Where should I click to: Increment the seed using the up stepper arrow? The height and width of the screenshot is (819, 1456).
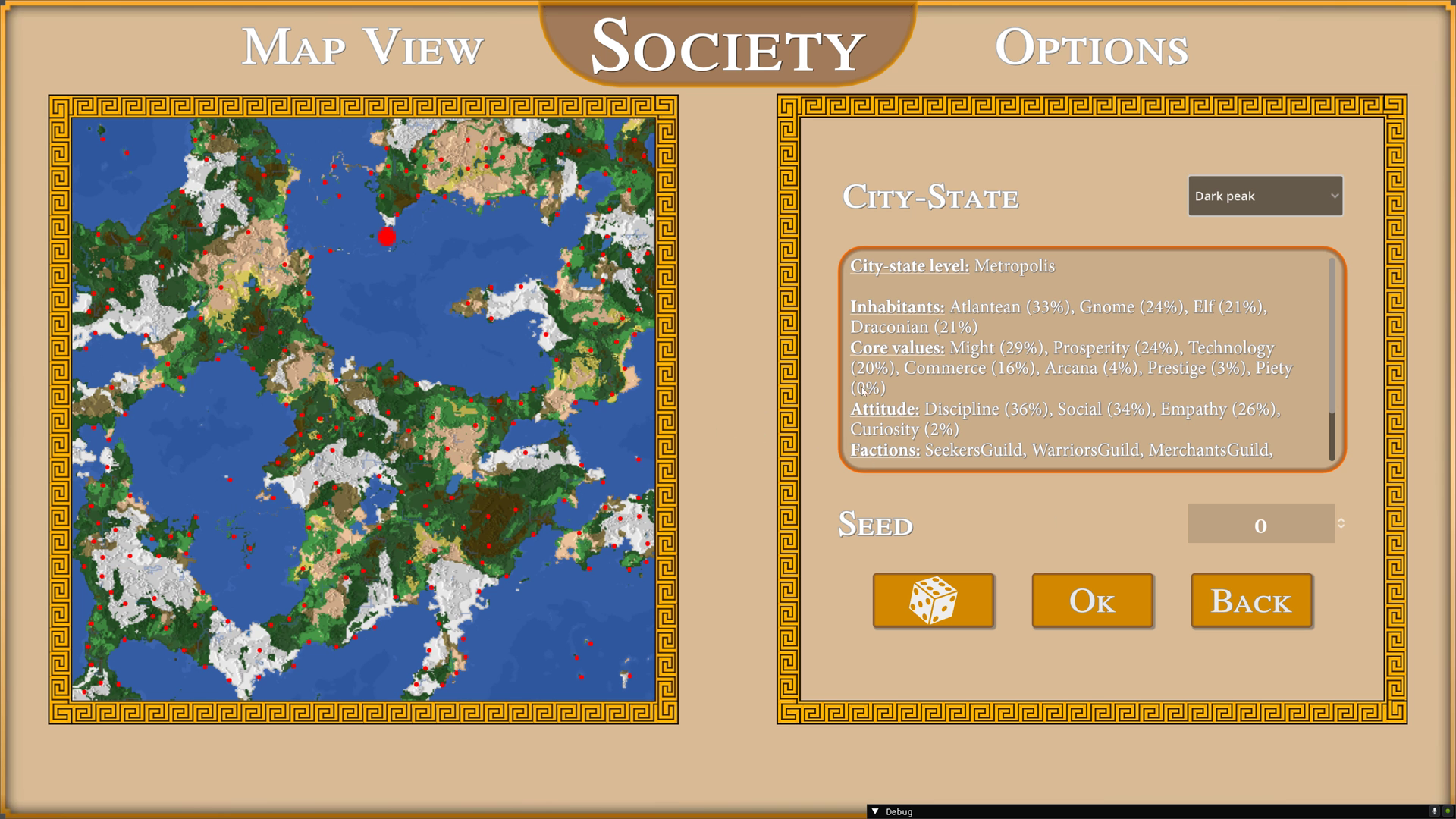coord(1341,521)
